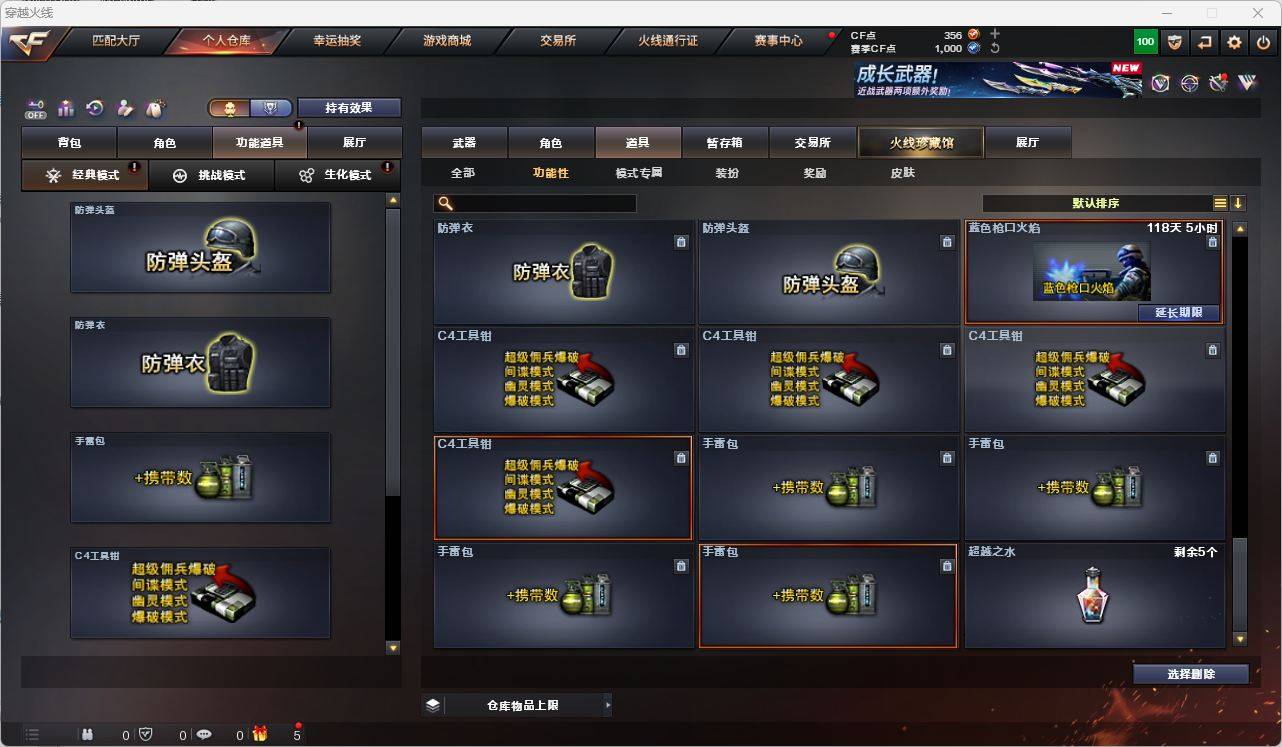The width and height of the screenshot is (1282, 747).
Task: Click the trash delete icon on the 超越之水 card
Action: coord(1212,566)
